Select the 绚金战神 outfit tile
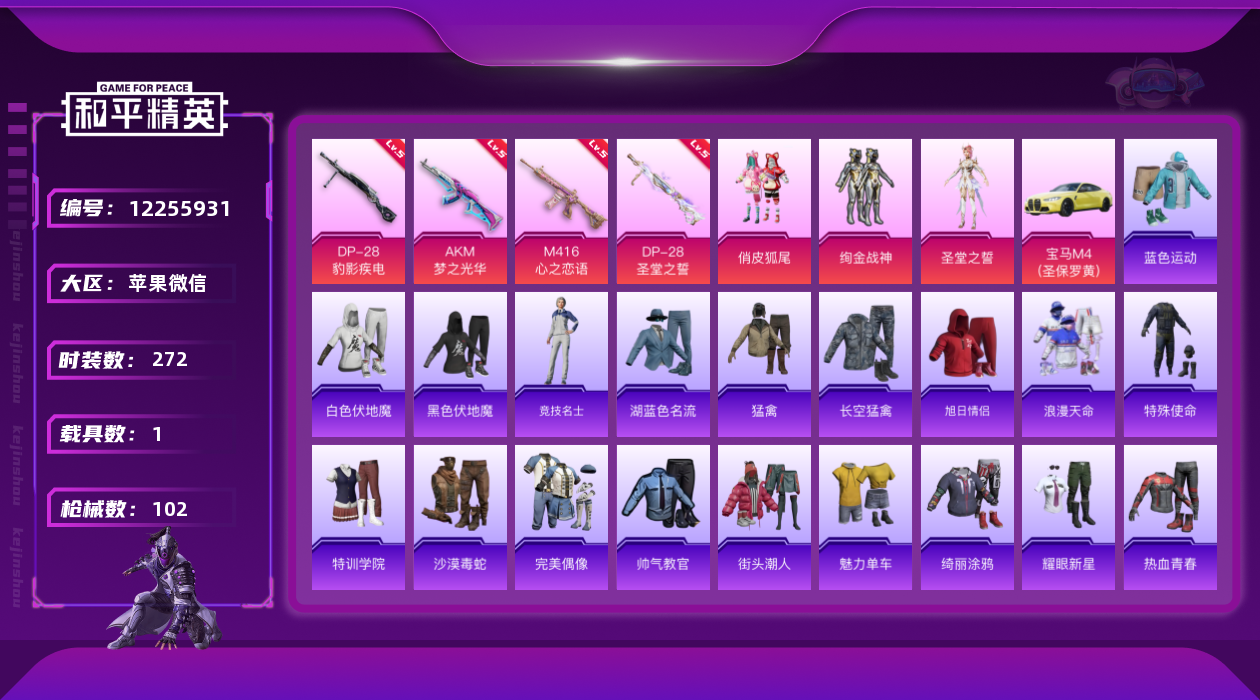The width and height of the screenshot is (1260, 700). point(865,210)
